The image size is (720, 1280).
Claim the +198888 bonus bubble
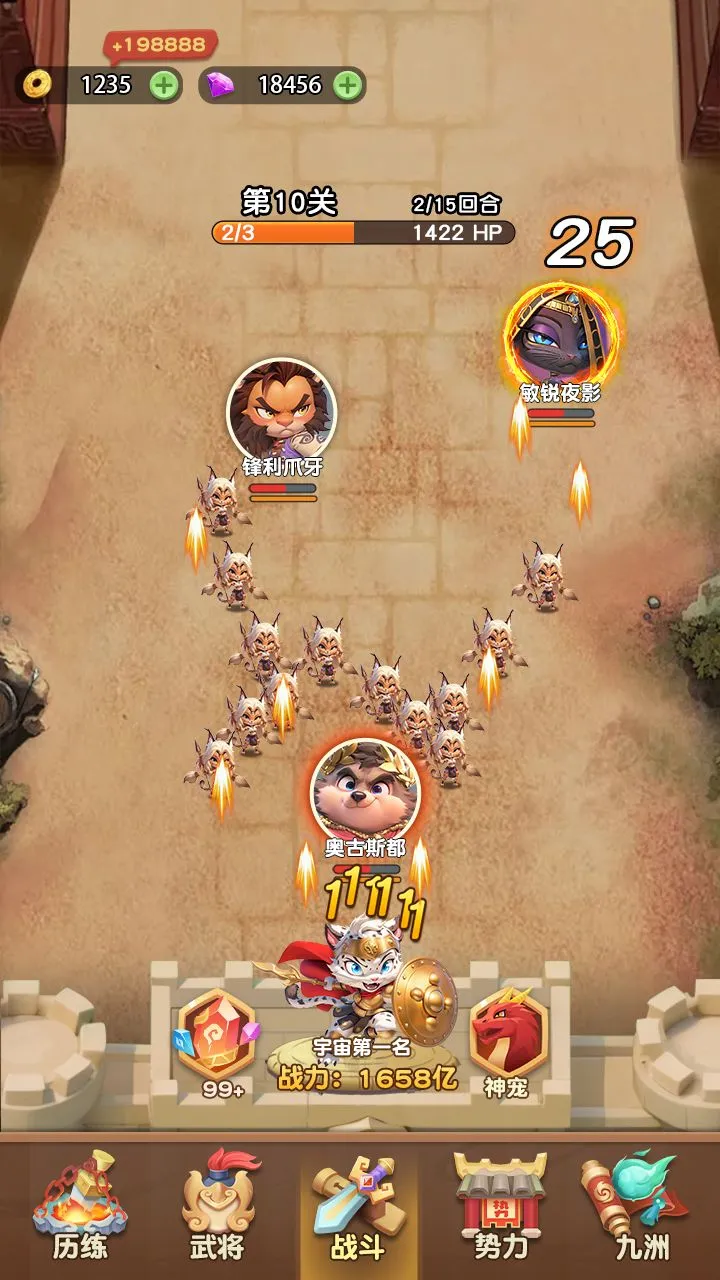(160, 45)
